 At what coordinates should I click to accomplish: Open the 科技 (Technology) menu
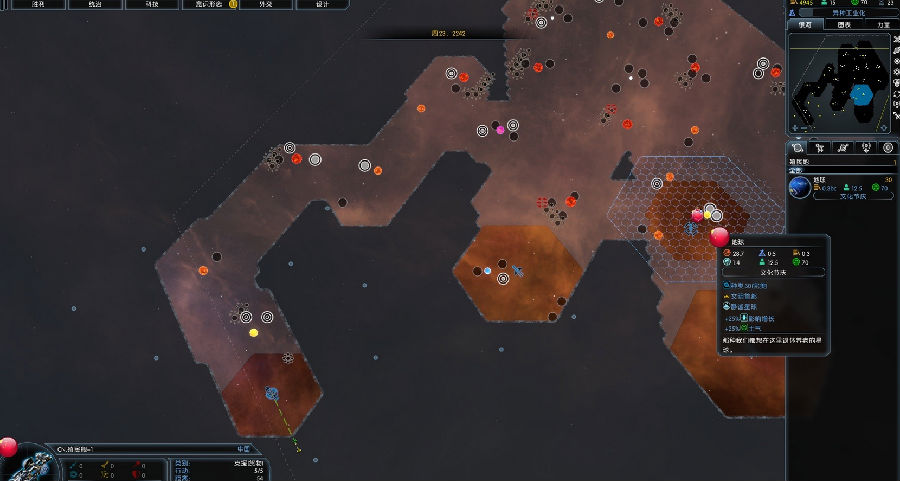click(151, 4)
